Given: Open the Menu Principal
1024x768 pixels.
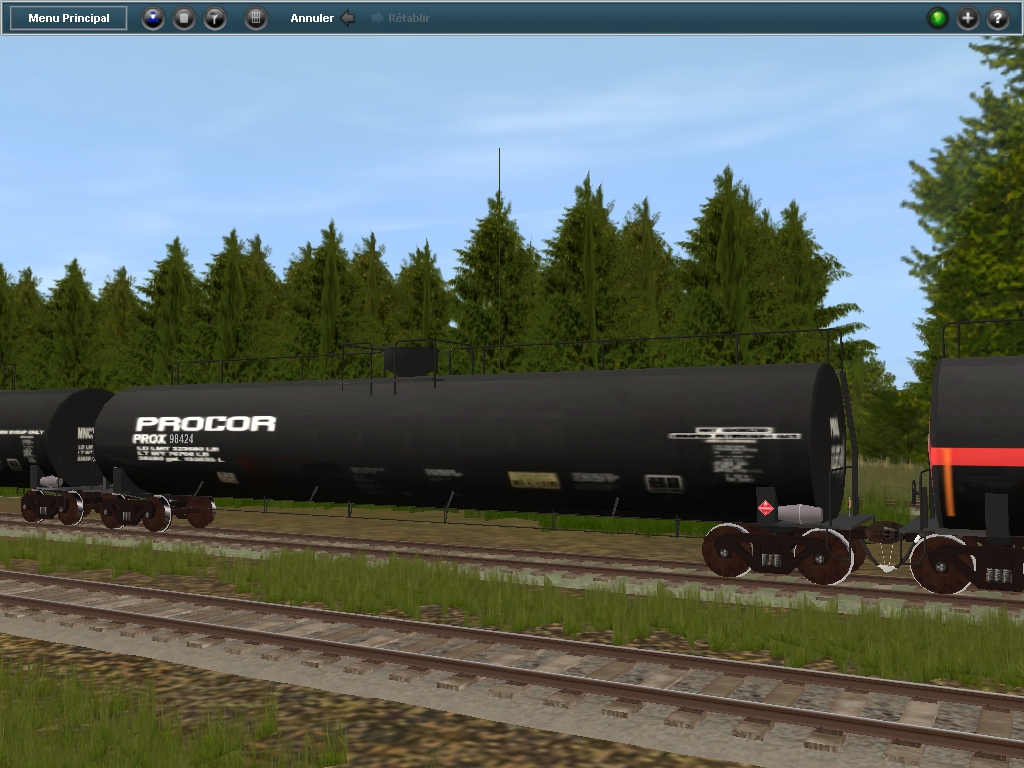Looking at the screenshot, I should (x=69, y=18).
